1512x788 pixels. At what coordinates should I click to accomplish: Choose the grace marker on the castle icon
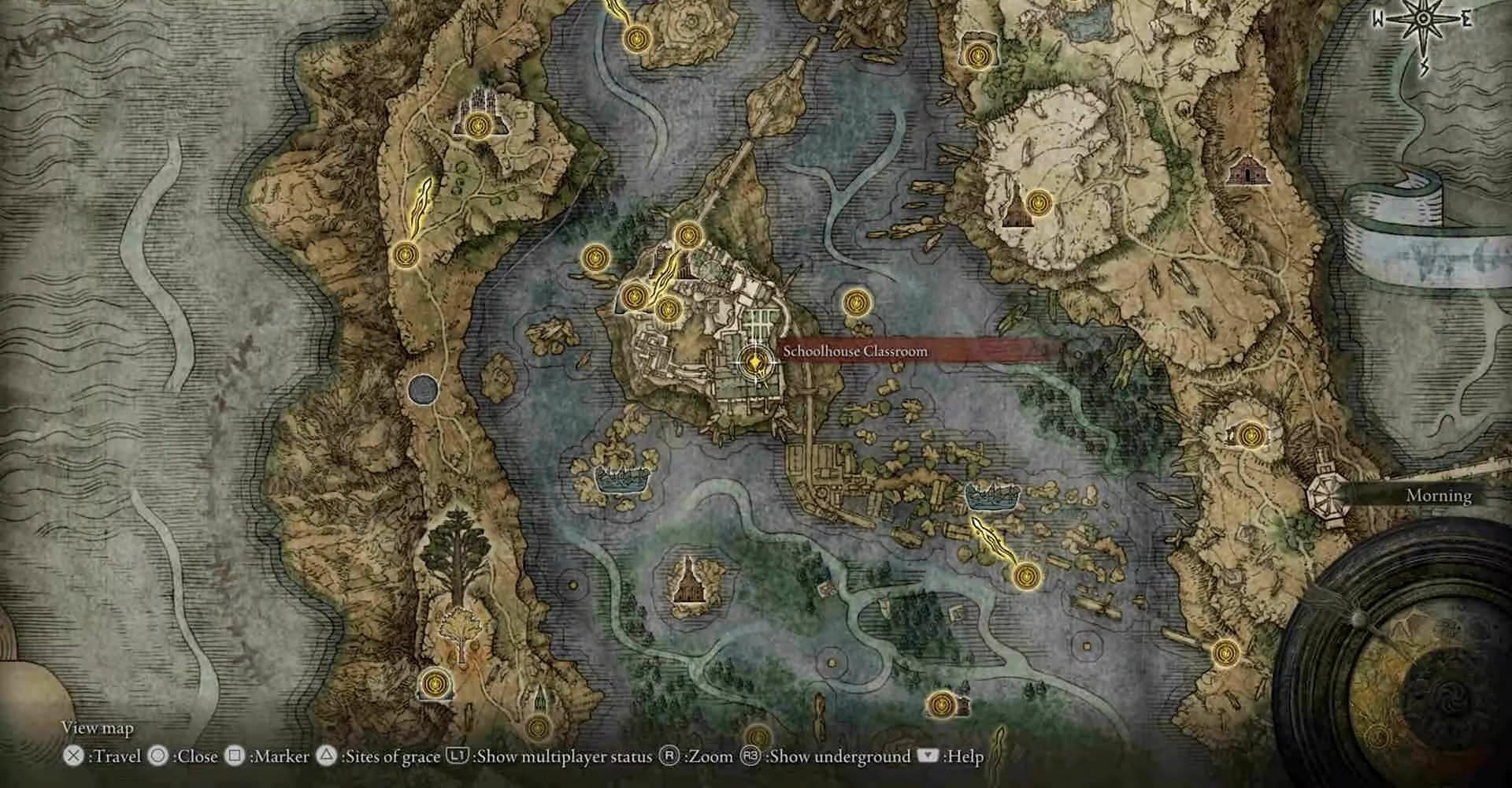coord(477,125)
